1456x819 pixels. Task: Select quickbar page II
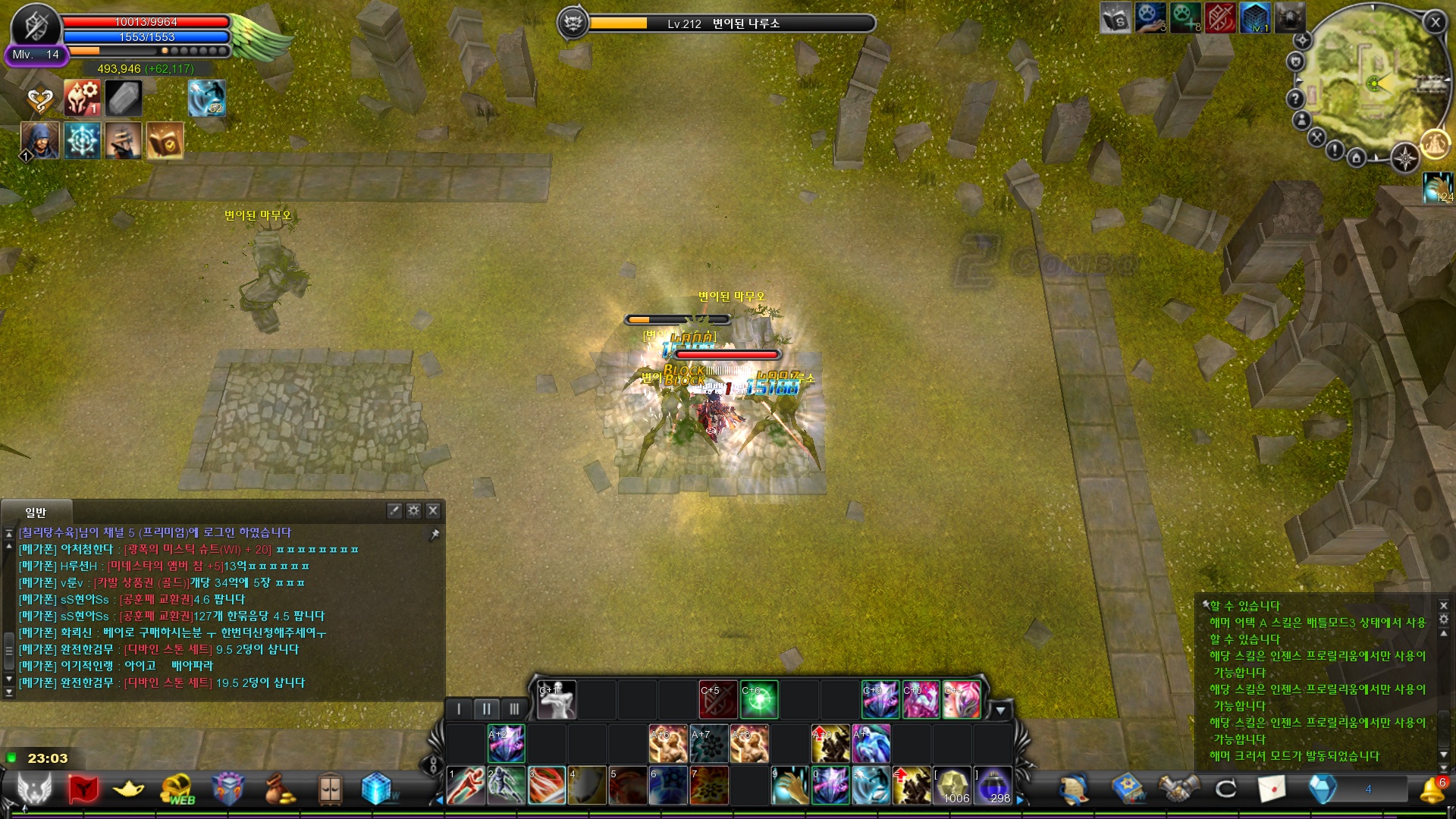(486, 708)
